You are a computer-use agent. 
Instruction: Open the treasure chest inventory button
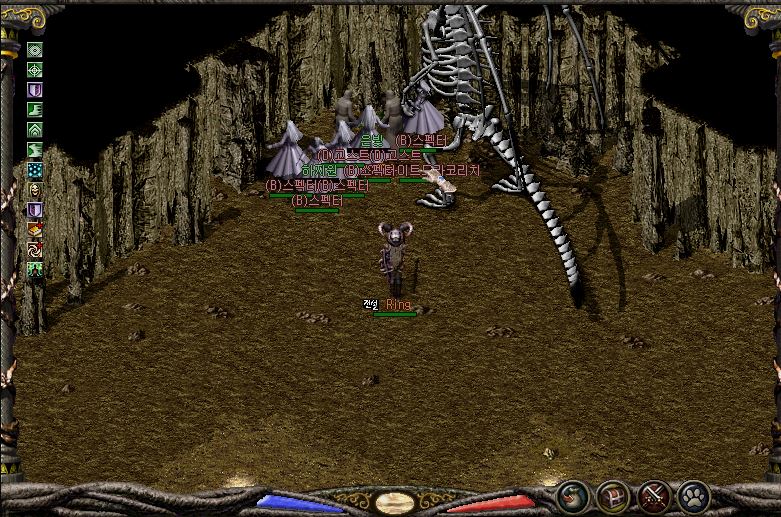point(613,495)
